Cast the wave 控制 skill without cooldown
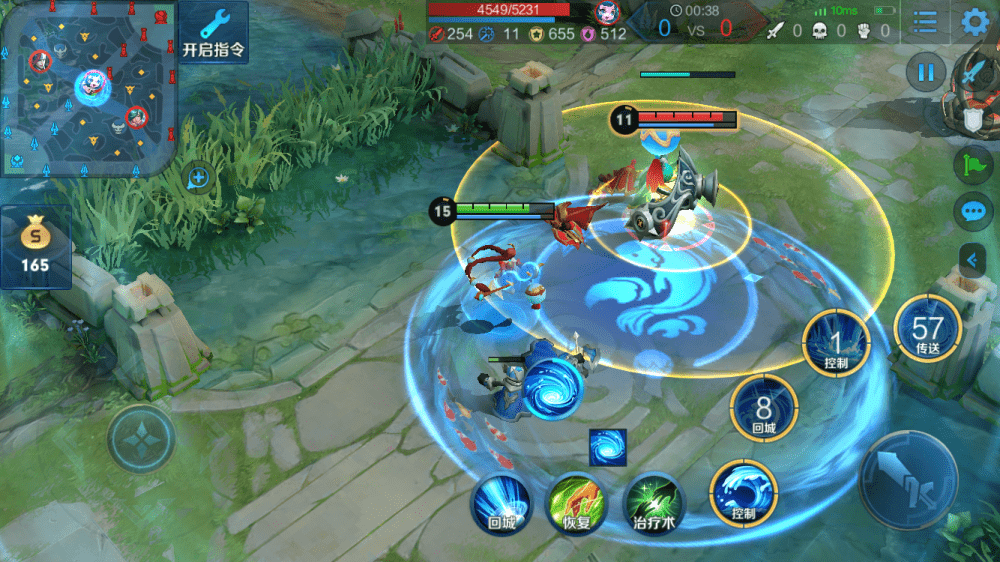Screen dimensions: 1000x562 coord(743,493)
